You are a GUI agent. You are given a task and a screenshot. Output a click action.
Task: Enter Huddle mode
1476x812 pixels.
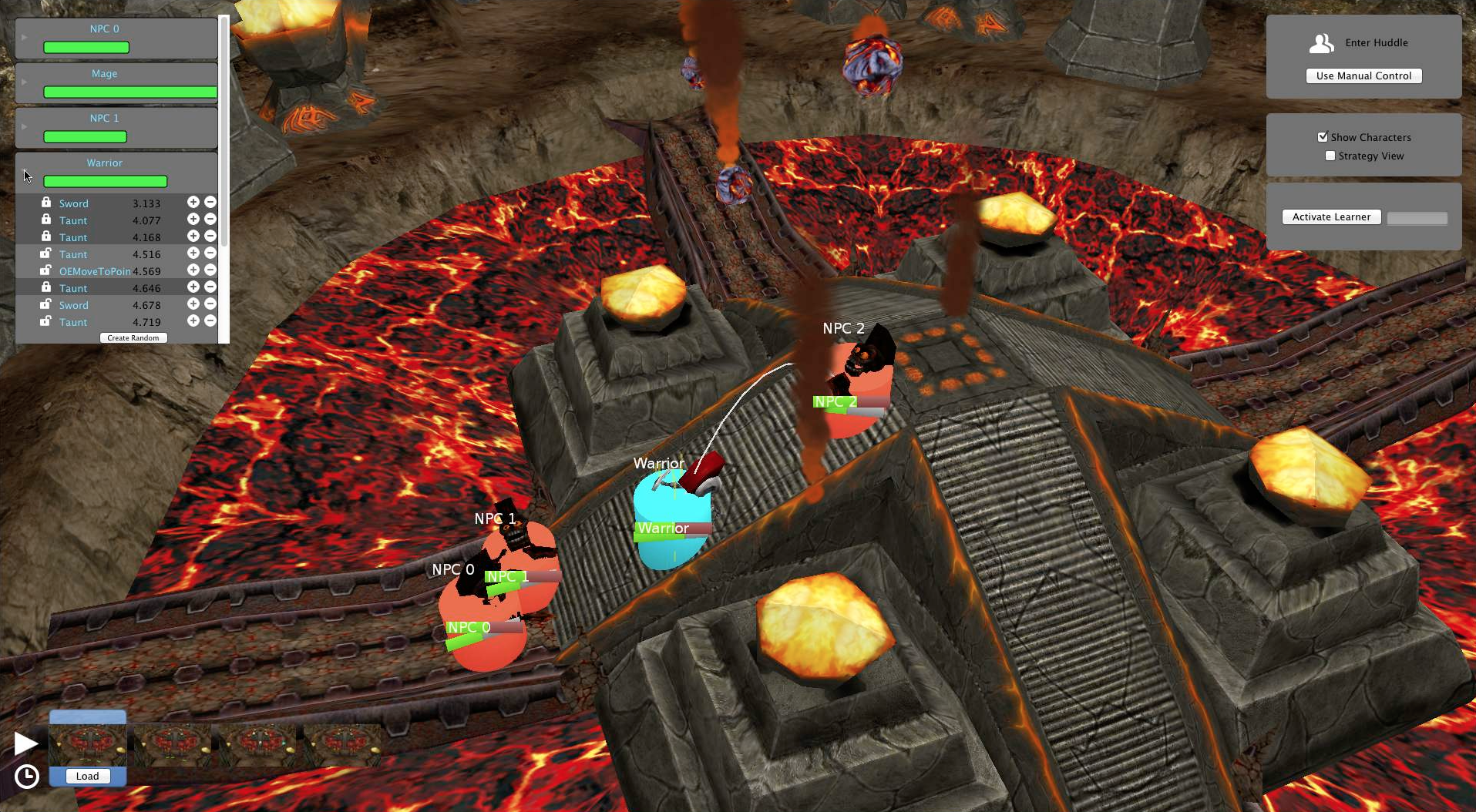[1363, 43]
